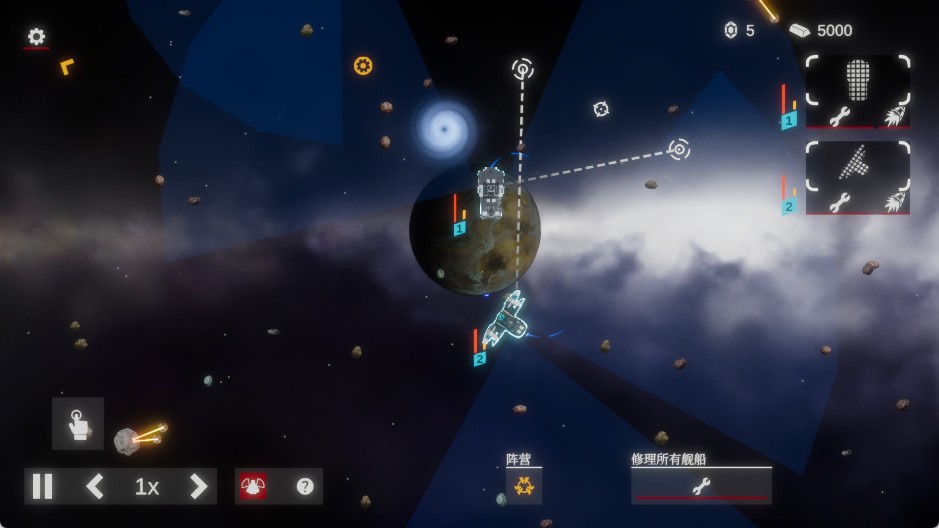Image resolution: width=939 pixels, height=528 pixels.
Task: Click the orange gear marker near the vortex
Action: pyautogui.click(x=363, y=66)
